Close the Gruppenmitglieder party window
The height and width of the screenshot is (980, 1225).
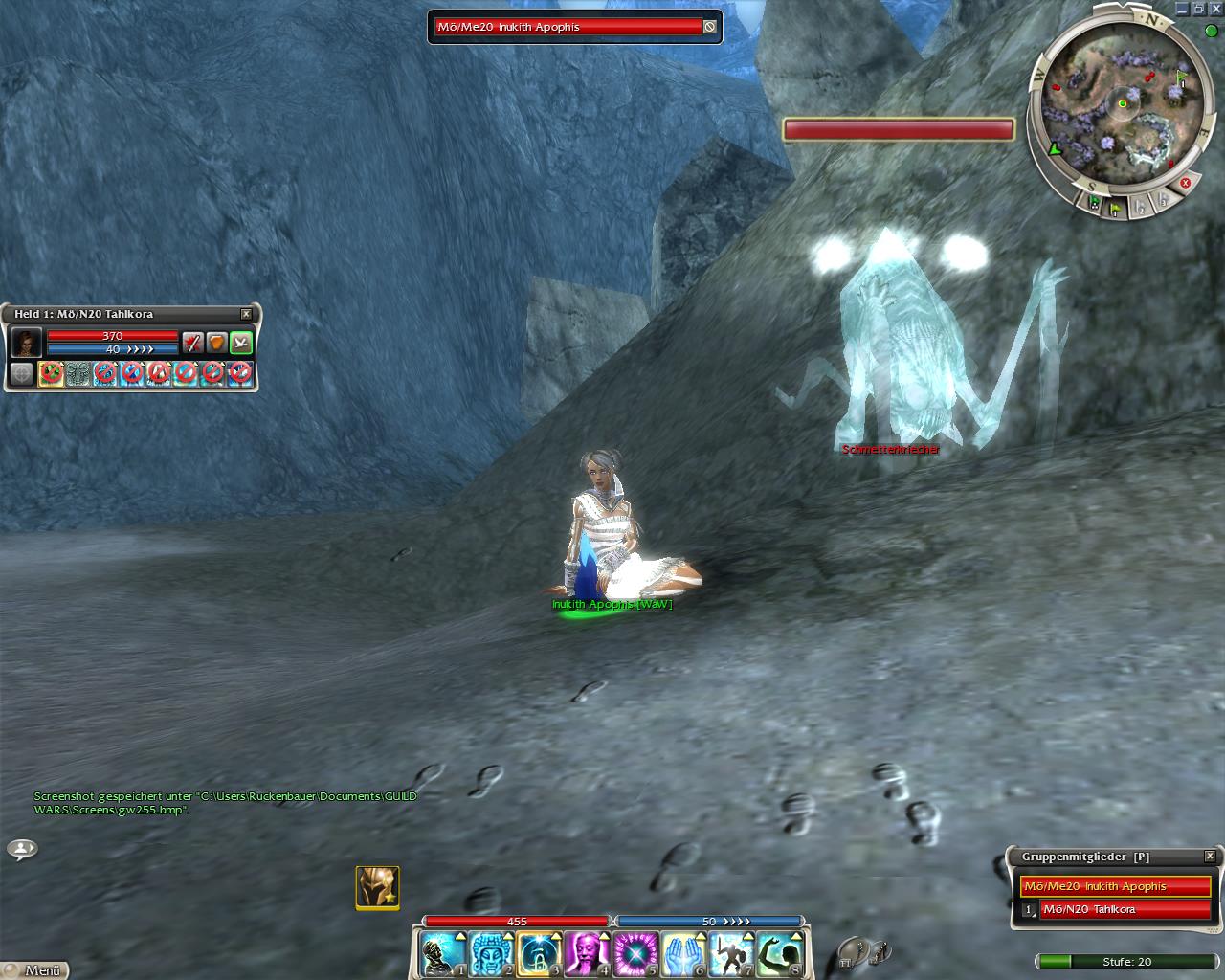click(x=1210, y=857)
